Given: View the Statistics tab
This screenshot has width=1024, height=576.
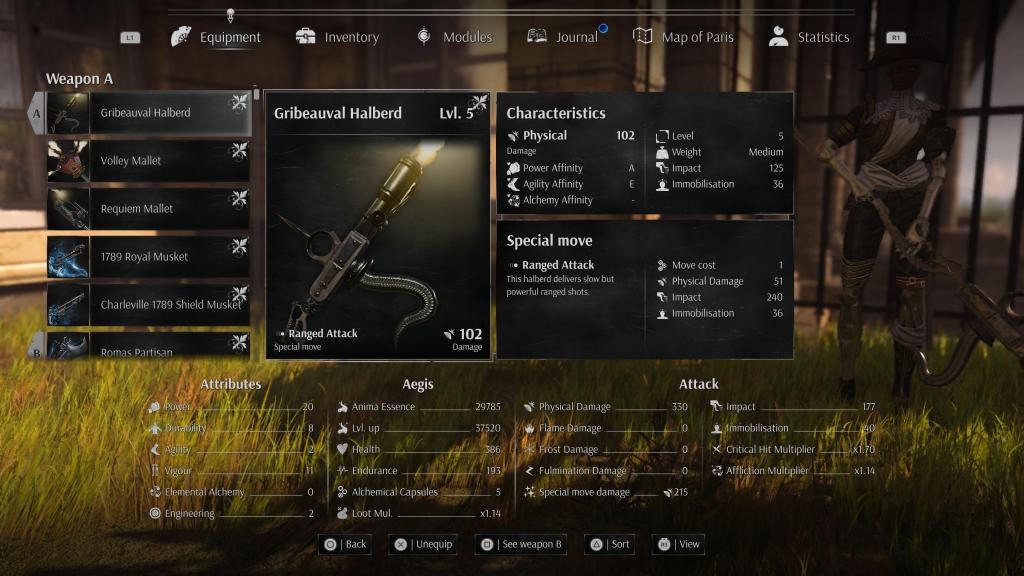Looking at the screenshot, I should 810,37.
